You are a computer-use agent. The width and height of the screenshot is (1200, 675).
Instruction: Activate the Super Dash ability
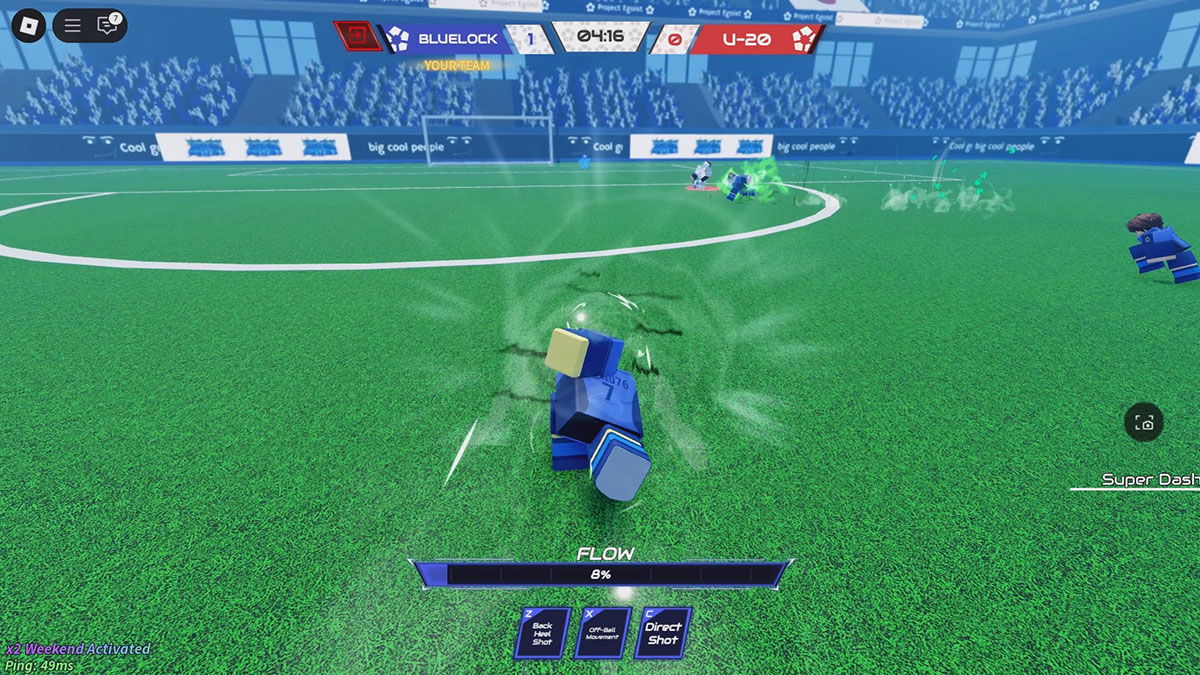coord(1150,480)
